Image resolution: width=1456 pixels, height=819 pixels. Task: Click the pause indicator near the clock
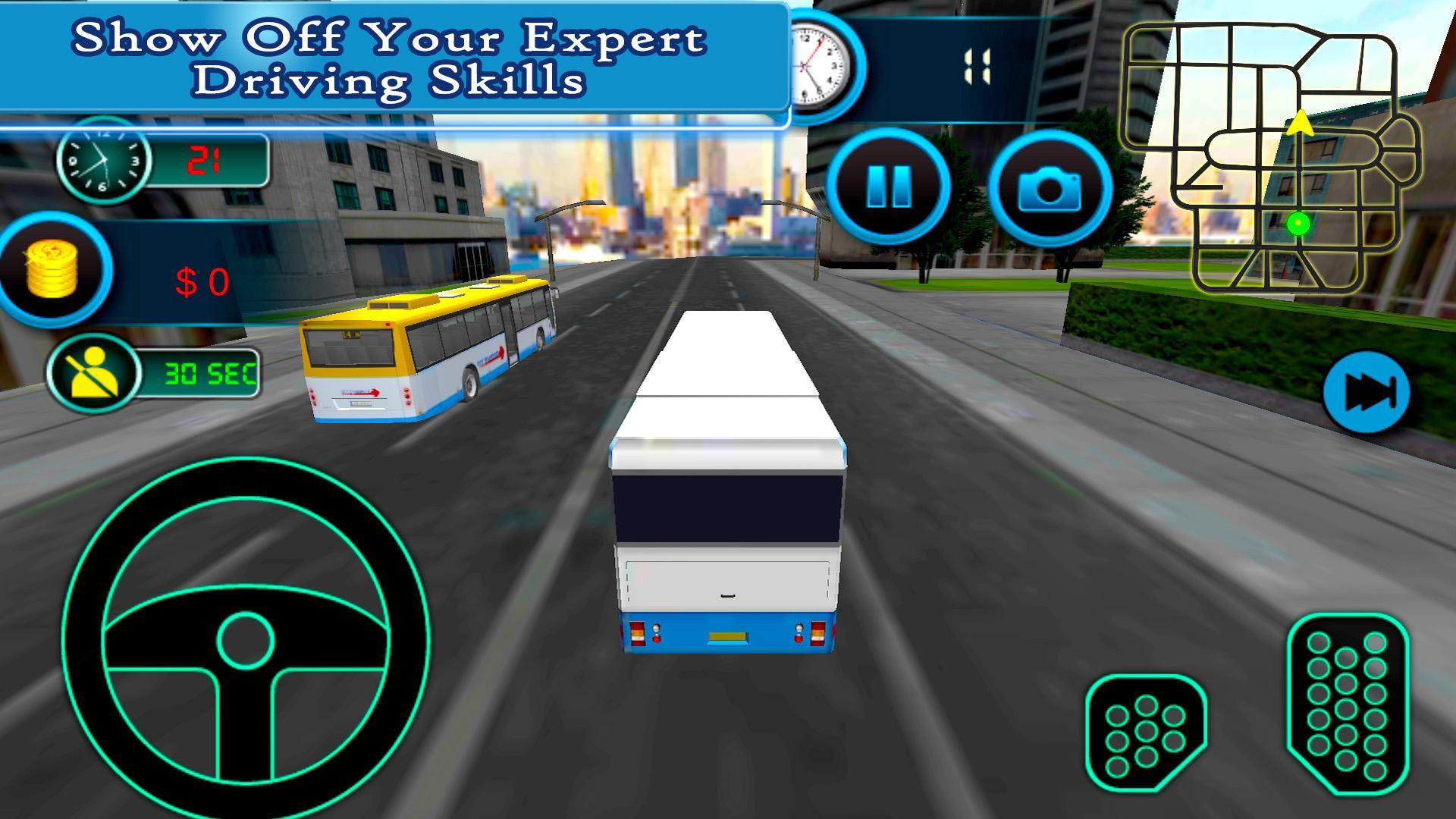tap(977, 64)
